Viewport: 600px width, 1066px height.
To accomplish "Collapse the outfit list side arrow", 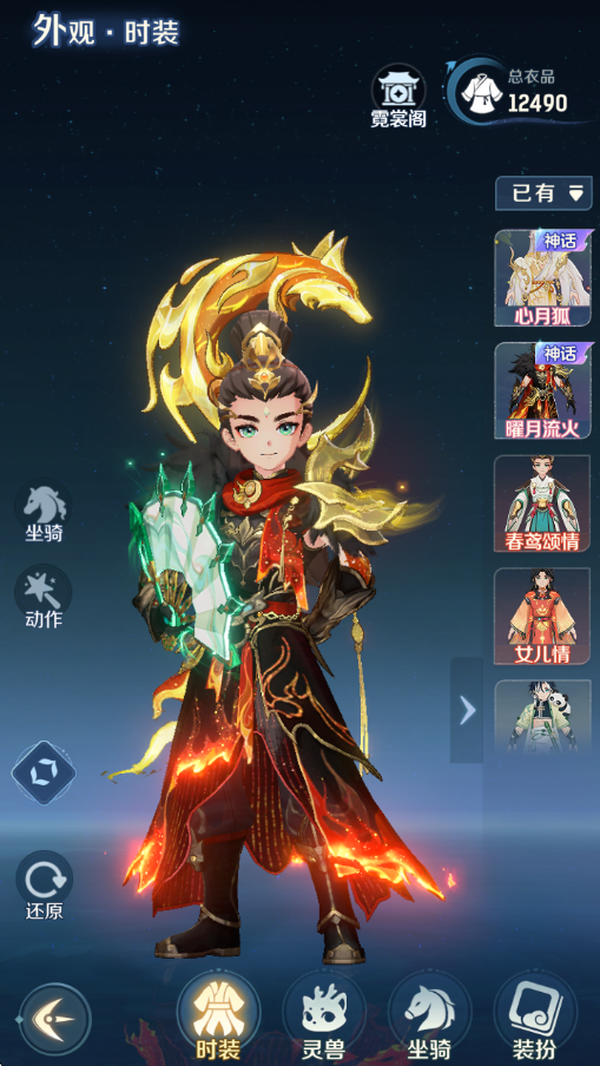I will (x=466, y=710).
